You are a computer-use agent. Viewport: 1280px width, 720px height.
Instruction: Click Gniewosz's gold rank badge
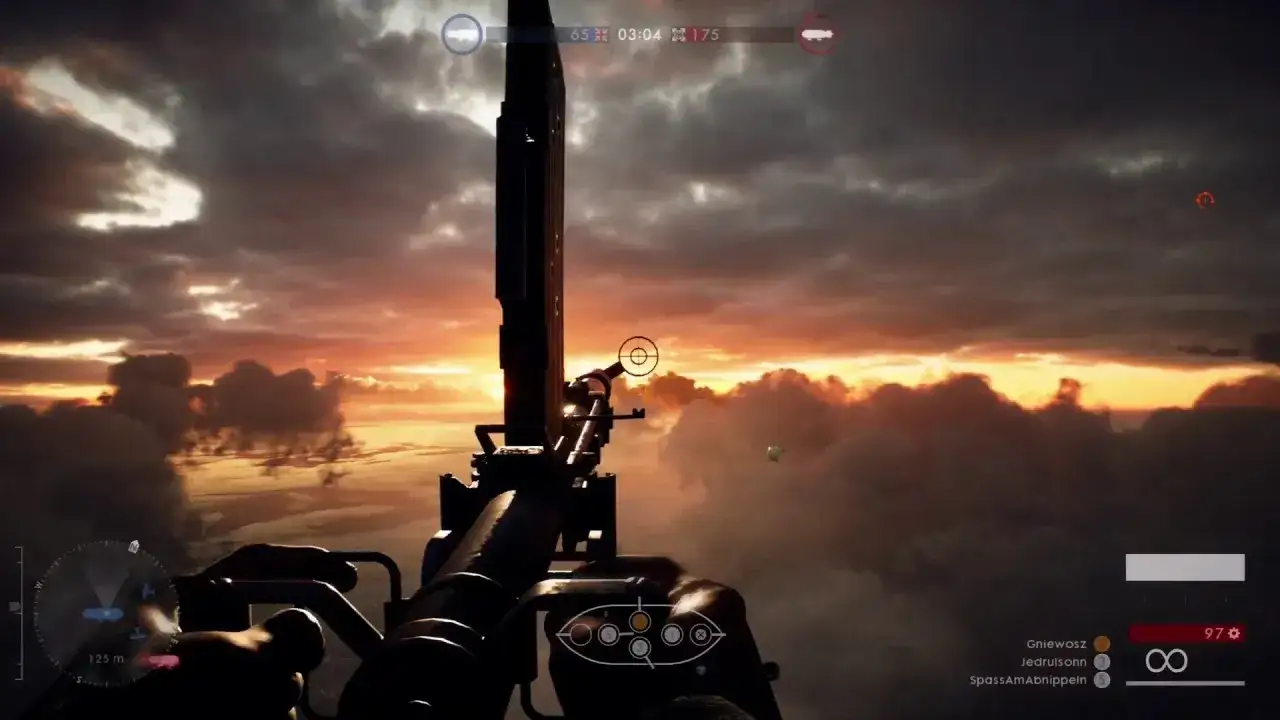pyautogui.click(x=1099, y=644)
